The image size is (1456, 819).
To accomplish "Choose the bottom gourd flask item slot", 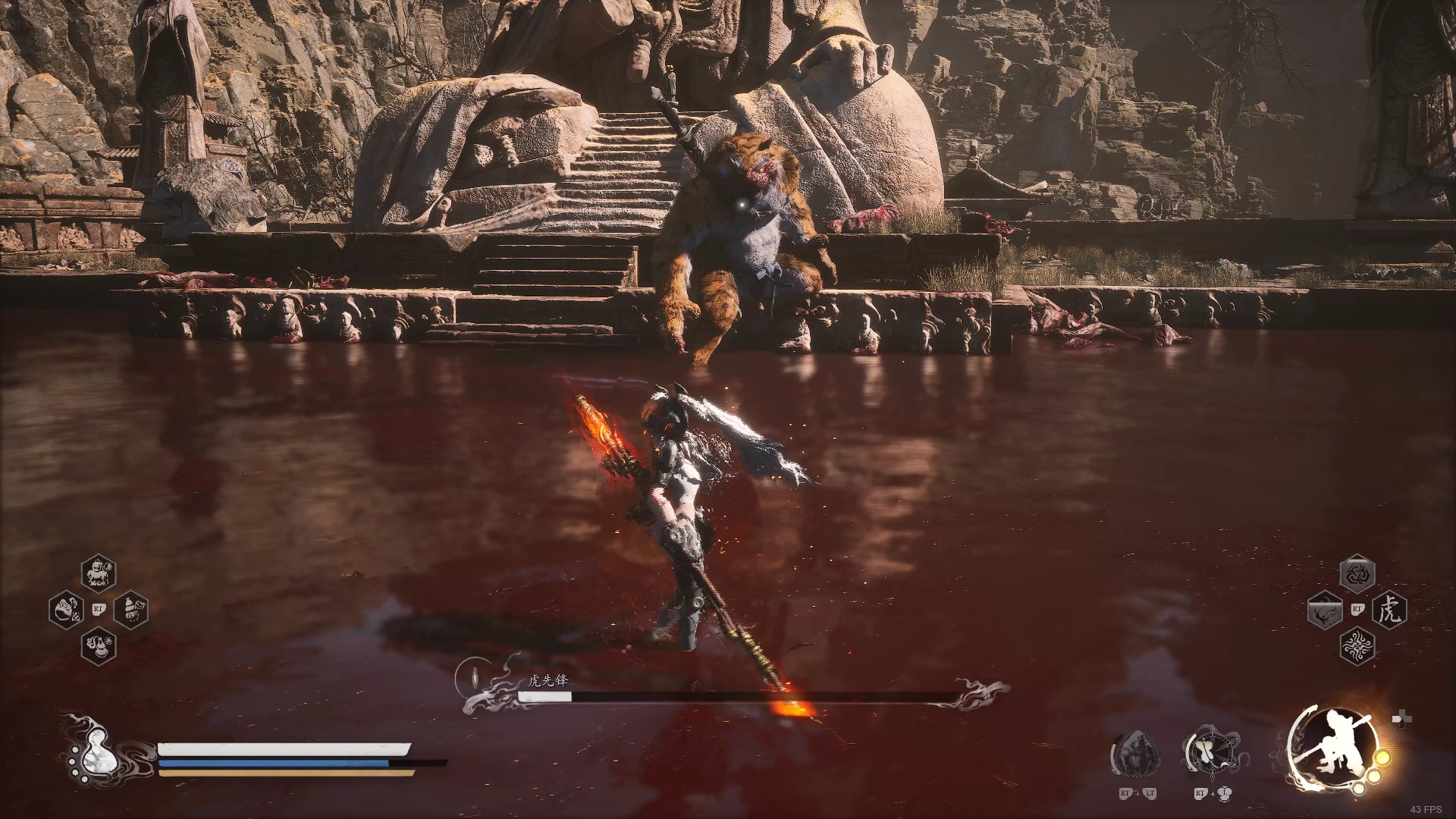I will tap(99, 645).
